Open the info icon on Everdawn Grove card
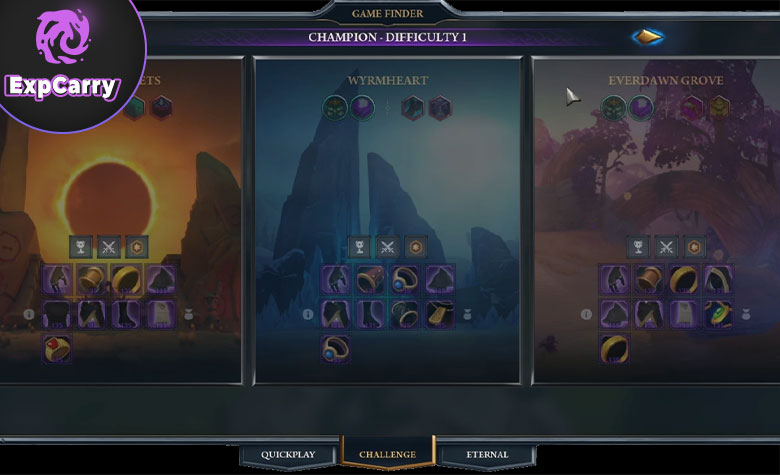This screenshot has height=475, width=780. click(x=587, y=314)
